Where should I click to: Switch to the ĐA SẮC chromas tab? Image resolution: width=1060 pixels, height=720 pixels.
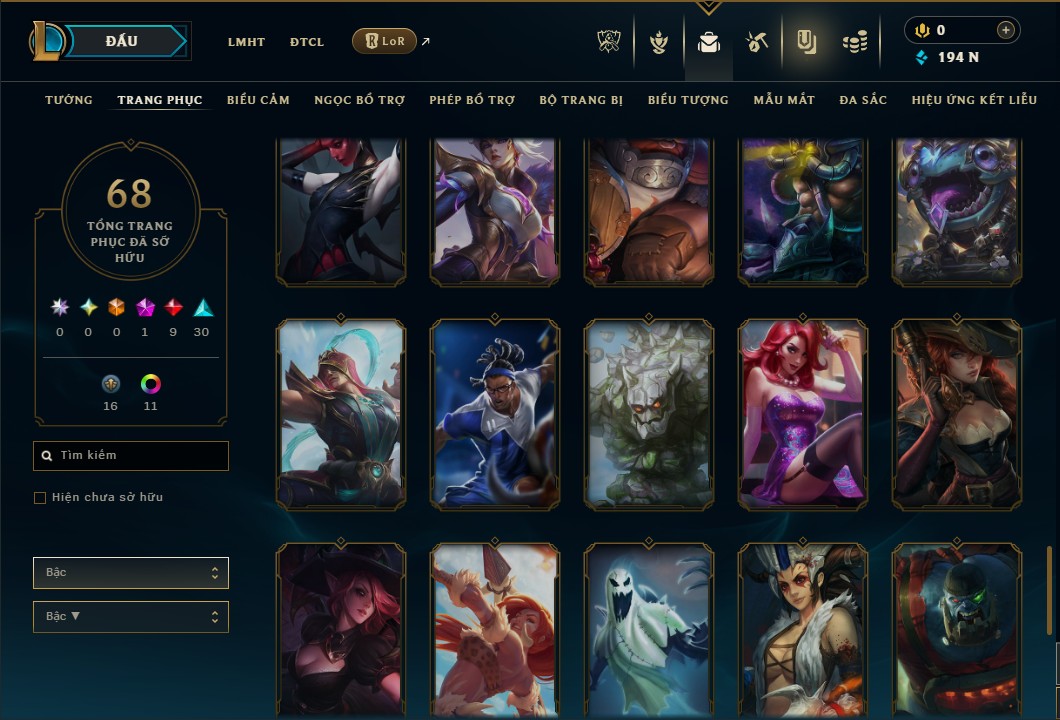863,100
